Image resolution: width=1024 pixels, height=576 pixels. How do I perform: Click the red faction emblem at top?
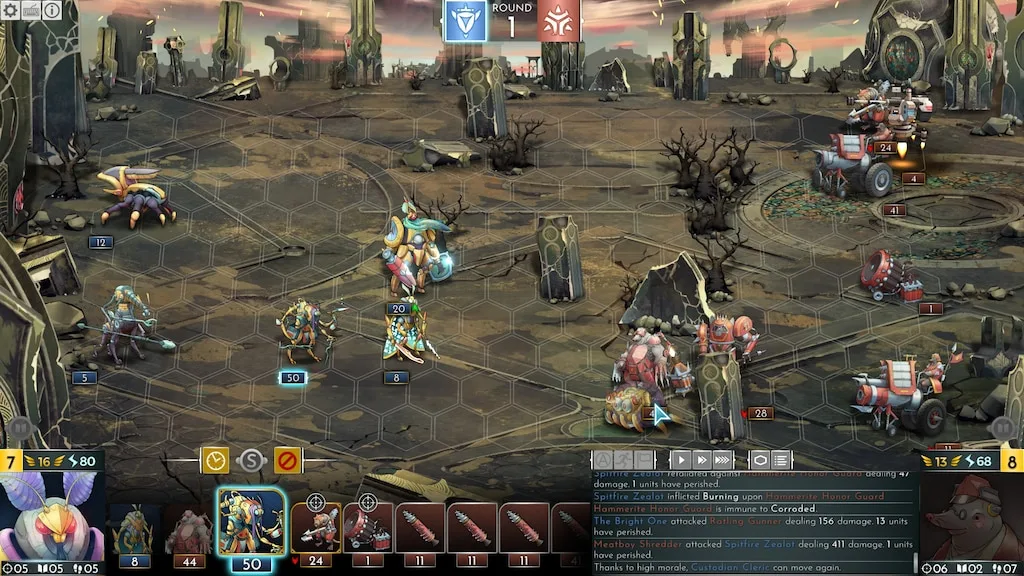(558, 21)
